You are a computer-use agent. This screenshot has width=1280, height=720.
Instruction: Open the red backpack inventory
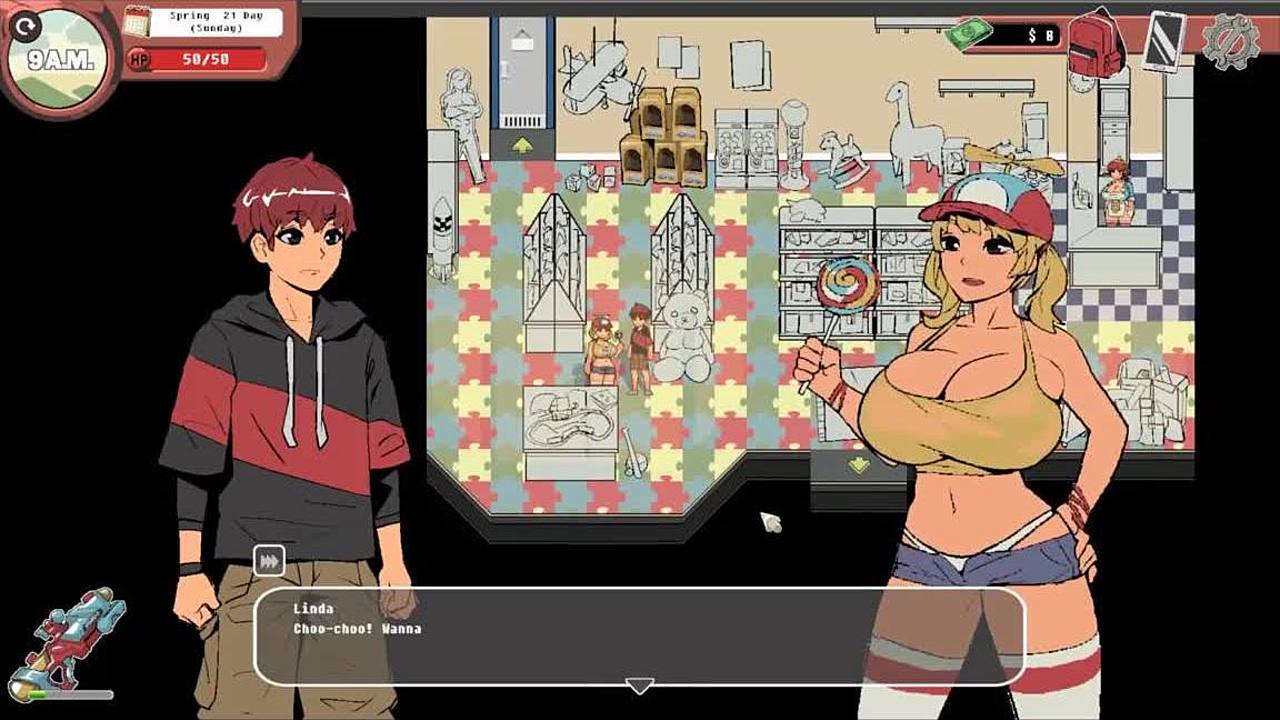tap(1095, 44)
